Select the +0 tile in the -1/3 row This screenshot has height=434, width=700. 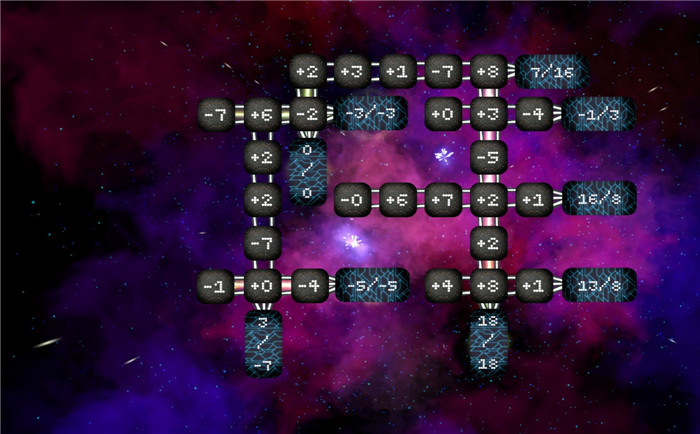pyautogui.click(x=443, y=114)
